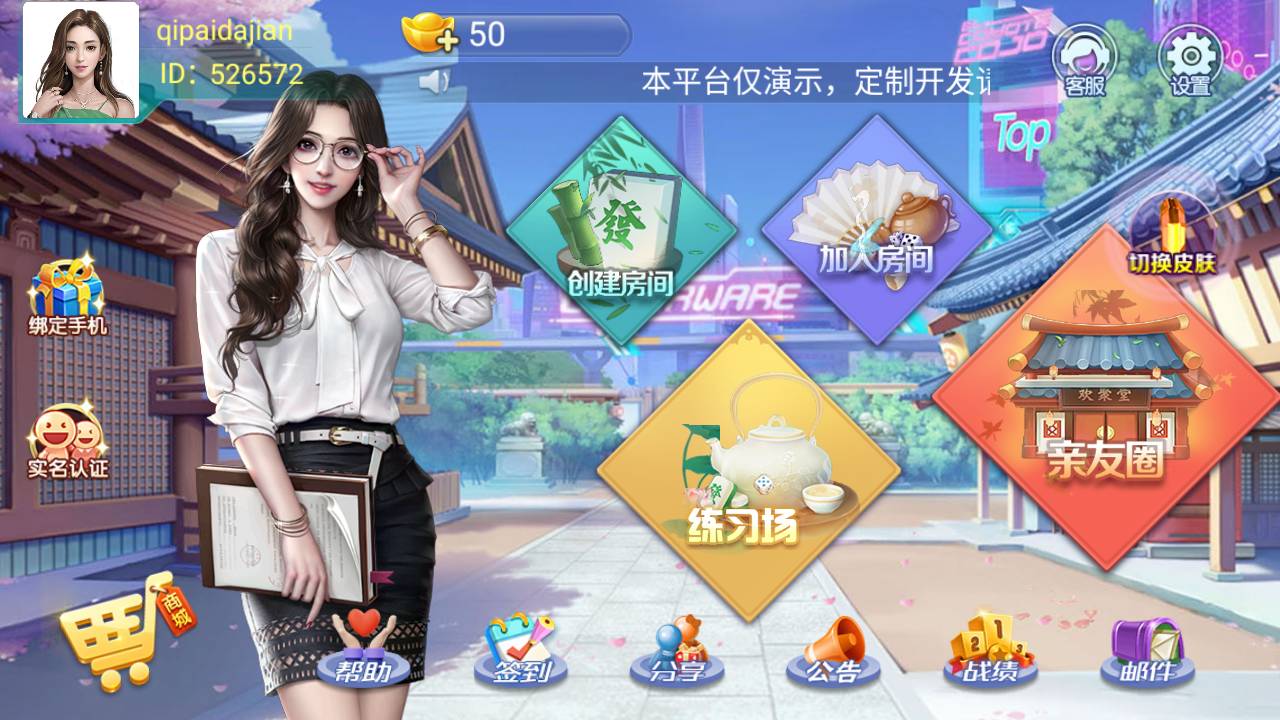This screenshot has width=1280, height=720.
Task: Enter the 练习场 practice area
Action: coord(748,470)
